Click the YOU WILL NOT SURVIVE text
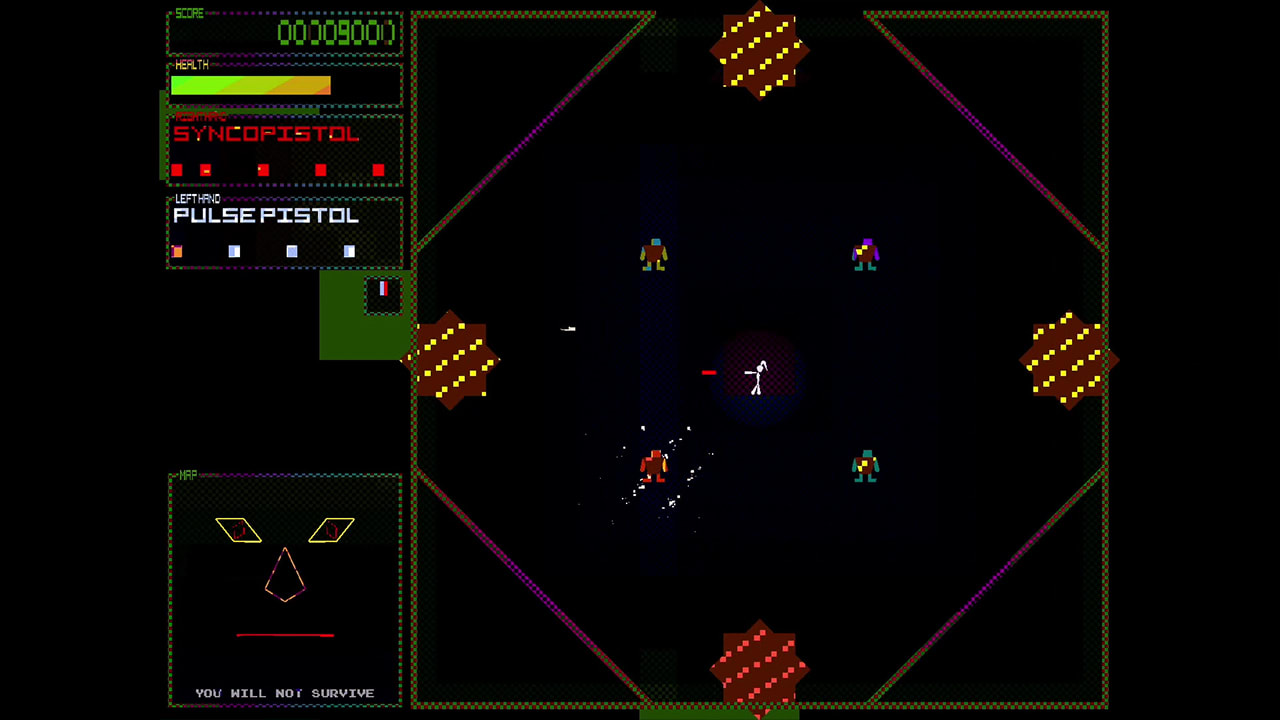This screenshot has height=720, width=1280. pos(285,692)
